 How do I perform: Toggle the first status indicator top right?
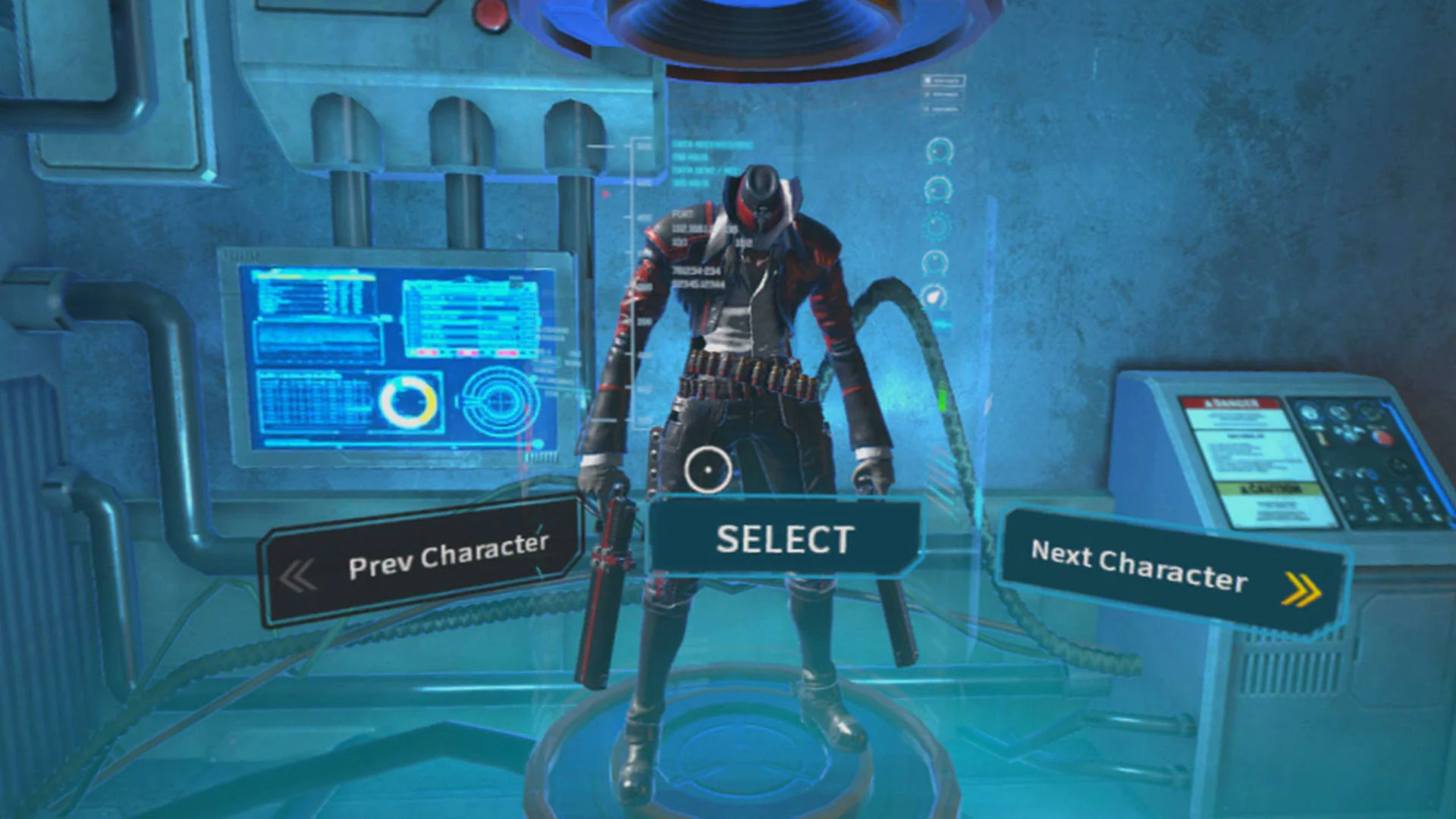[x=944, y=79]
